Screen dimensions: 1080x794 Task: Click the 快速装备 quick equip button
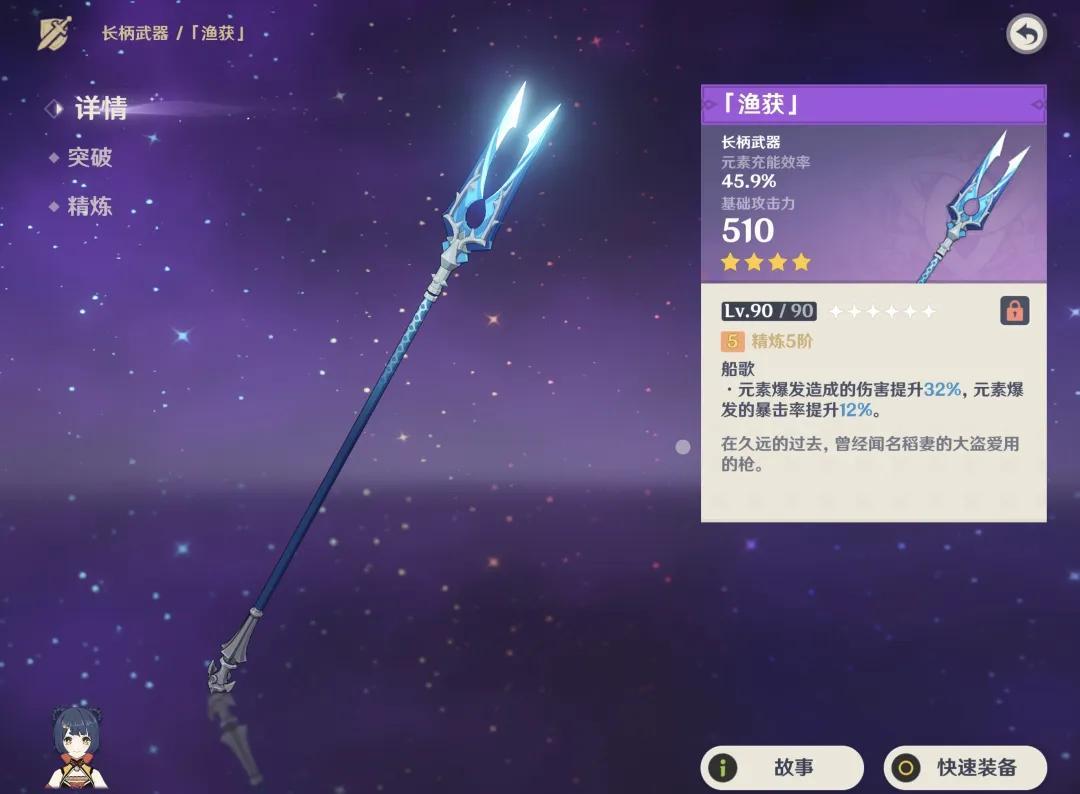pos(965,768)
